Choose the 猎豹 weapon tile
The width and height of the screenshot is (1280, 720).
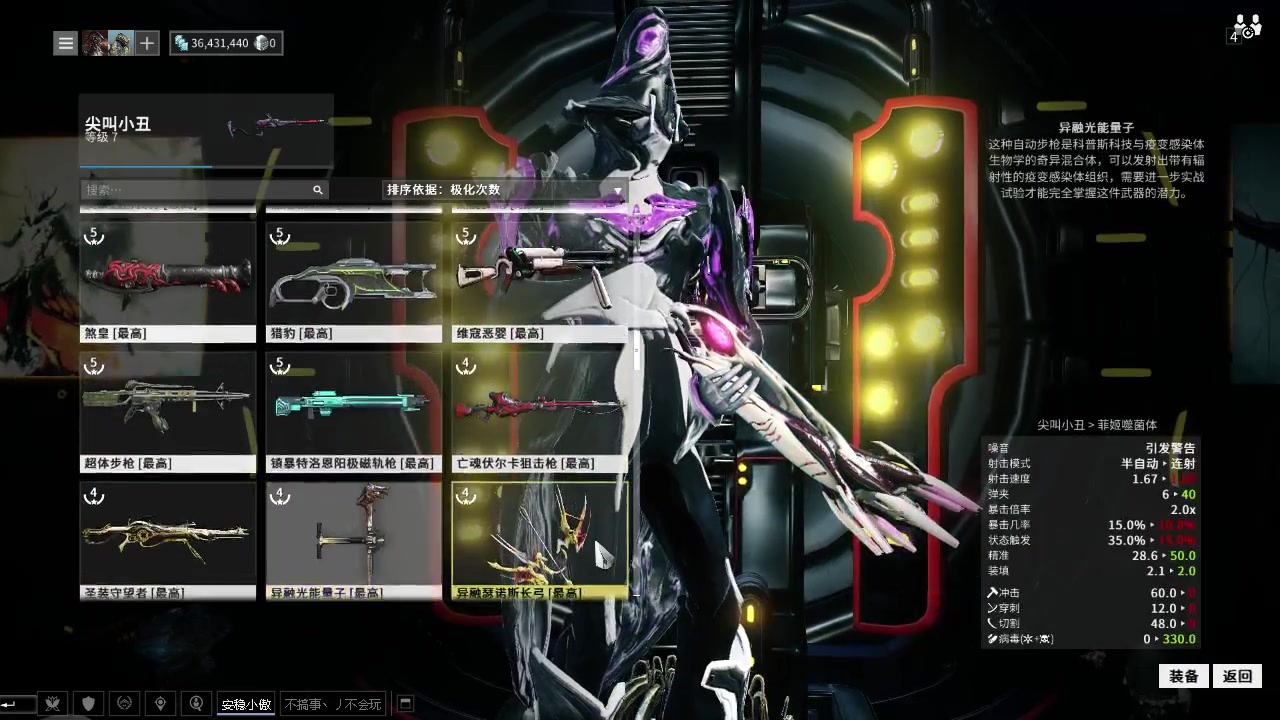[x=354, y=282]
